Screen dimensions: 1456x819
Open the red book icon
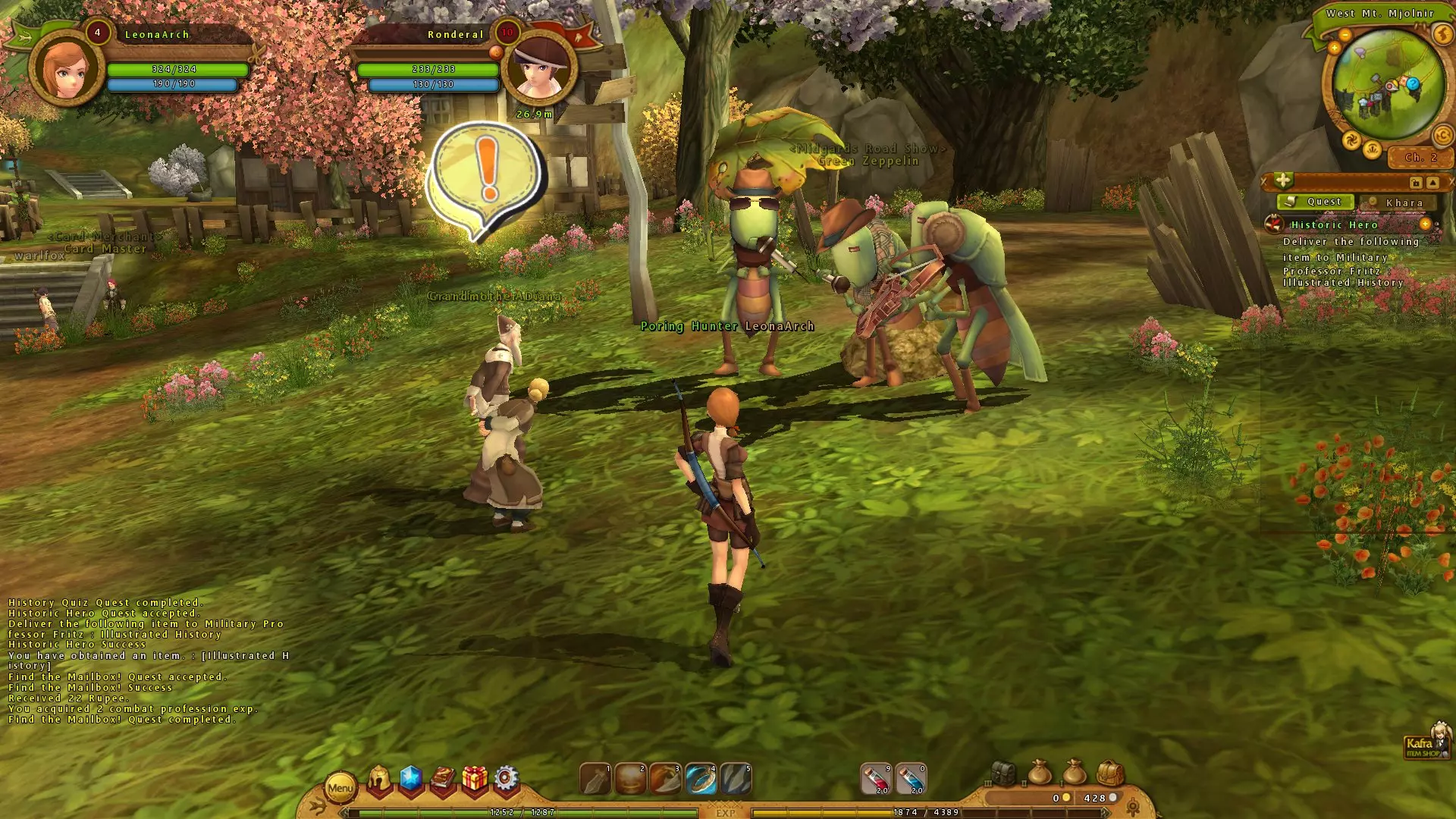click(443, 779)
